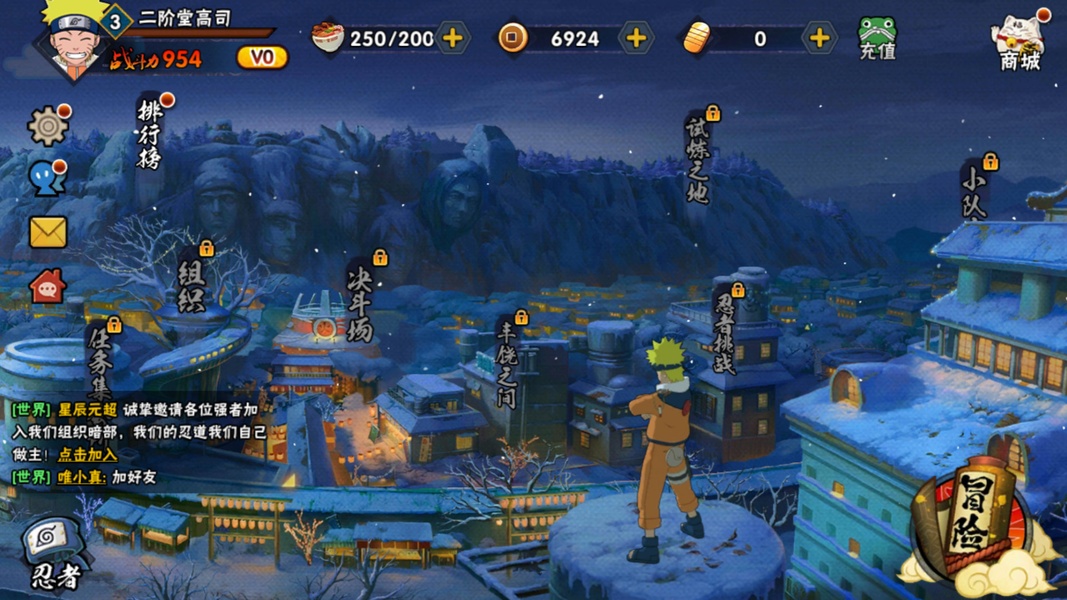Open the frog 充值 recharge icon

877,38
